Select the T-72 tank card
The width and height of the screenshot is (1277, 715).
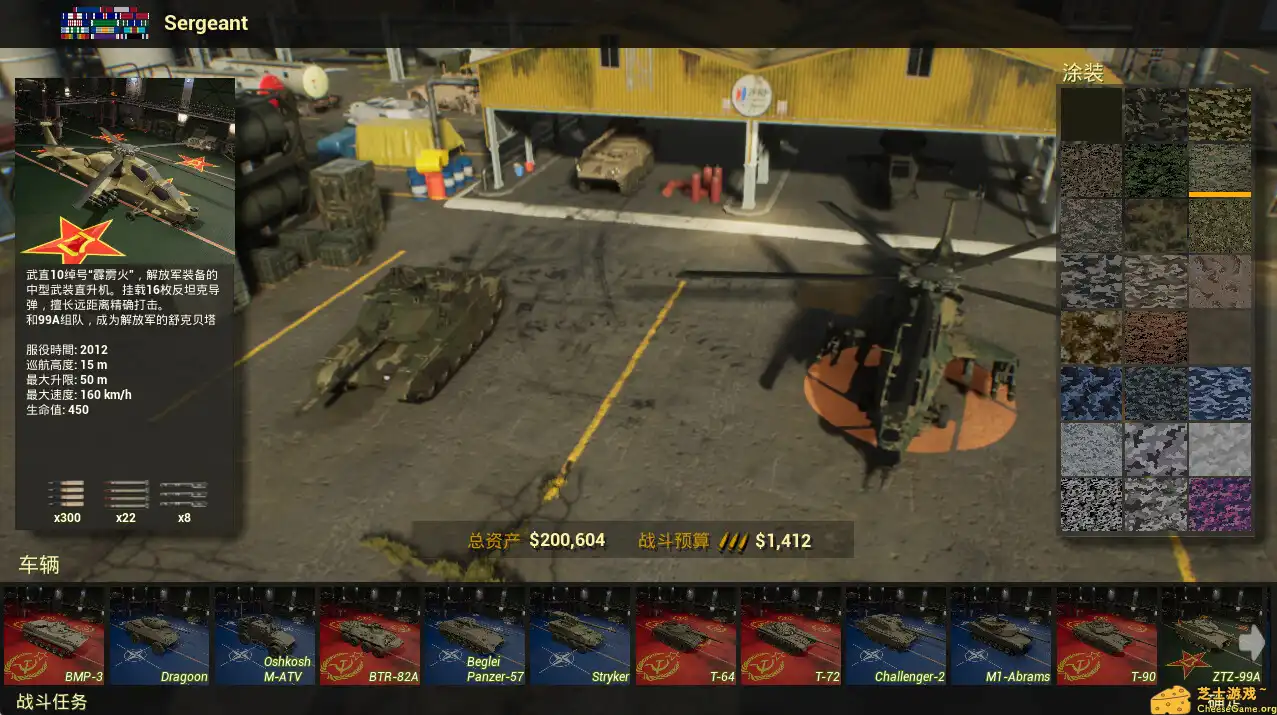point(791,636)
